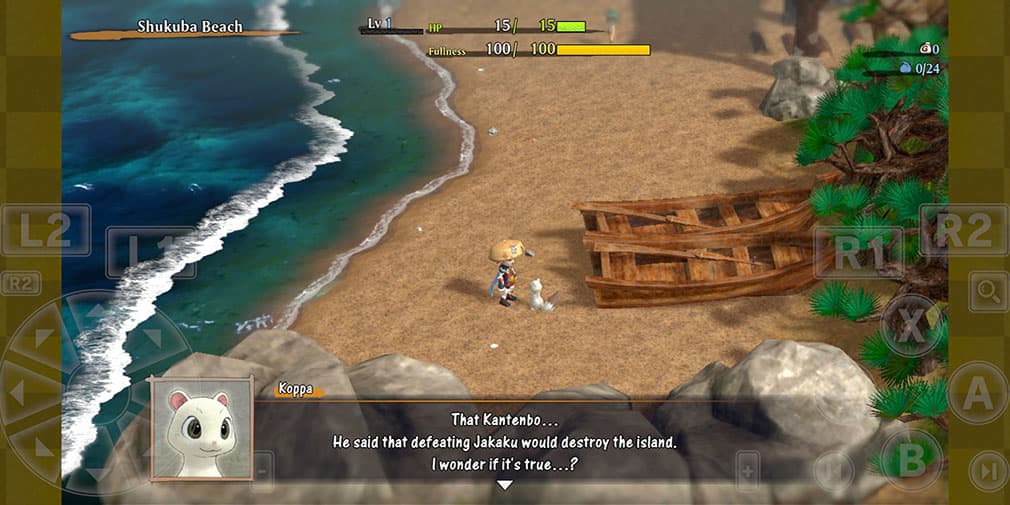
Task: Tap the plus overlay button
Action: (748, 468)
